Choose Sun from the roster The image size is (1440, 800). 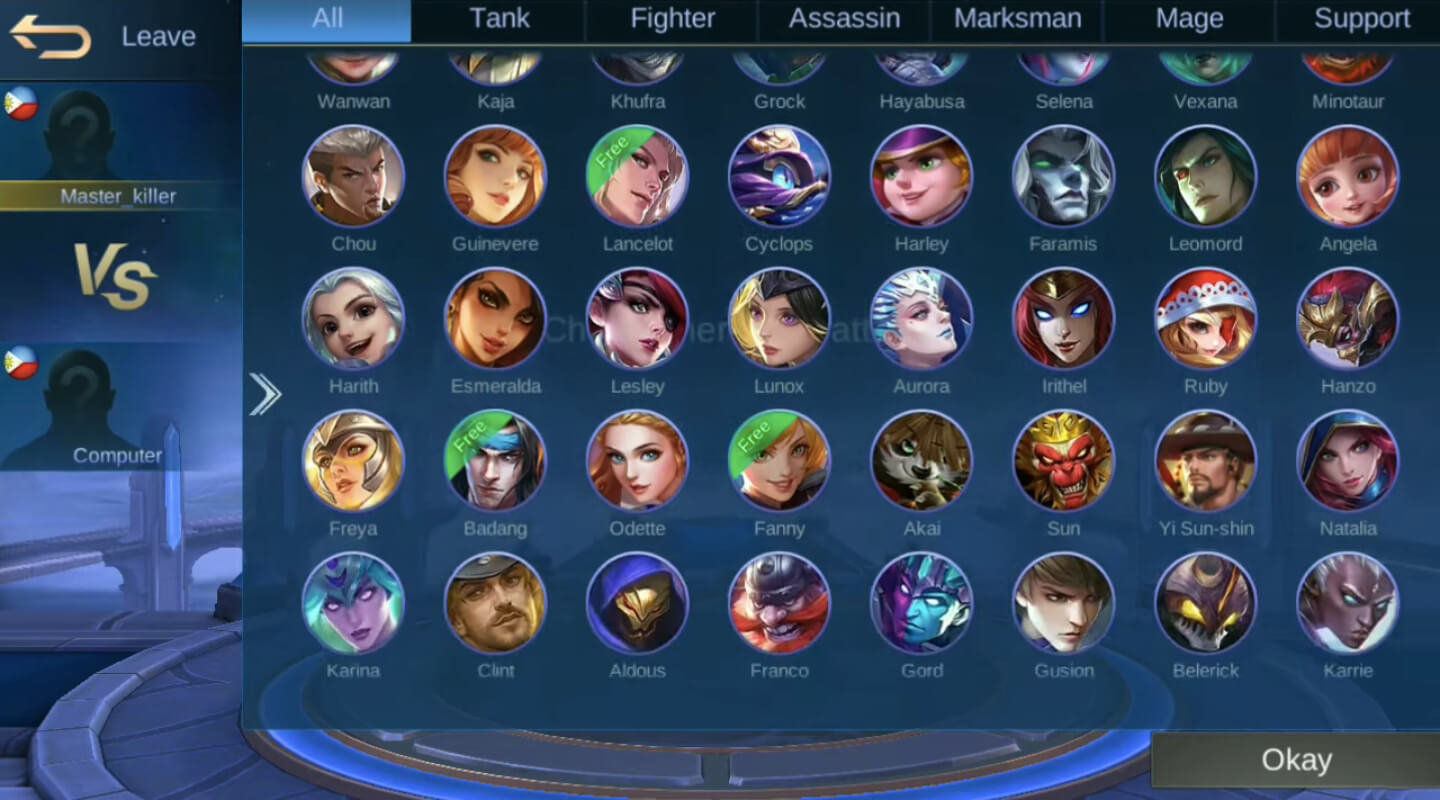(x=1063, y=460)
